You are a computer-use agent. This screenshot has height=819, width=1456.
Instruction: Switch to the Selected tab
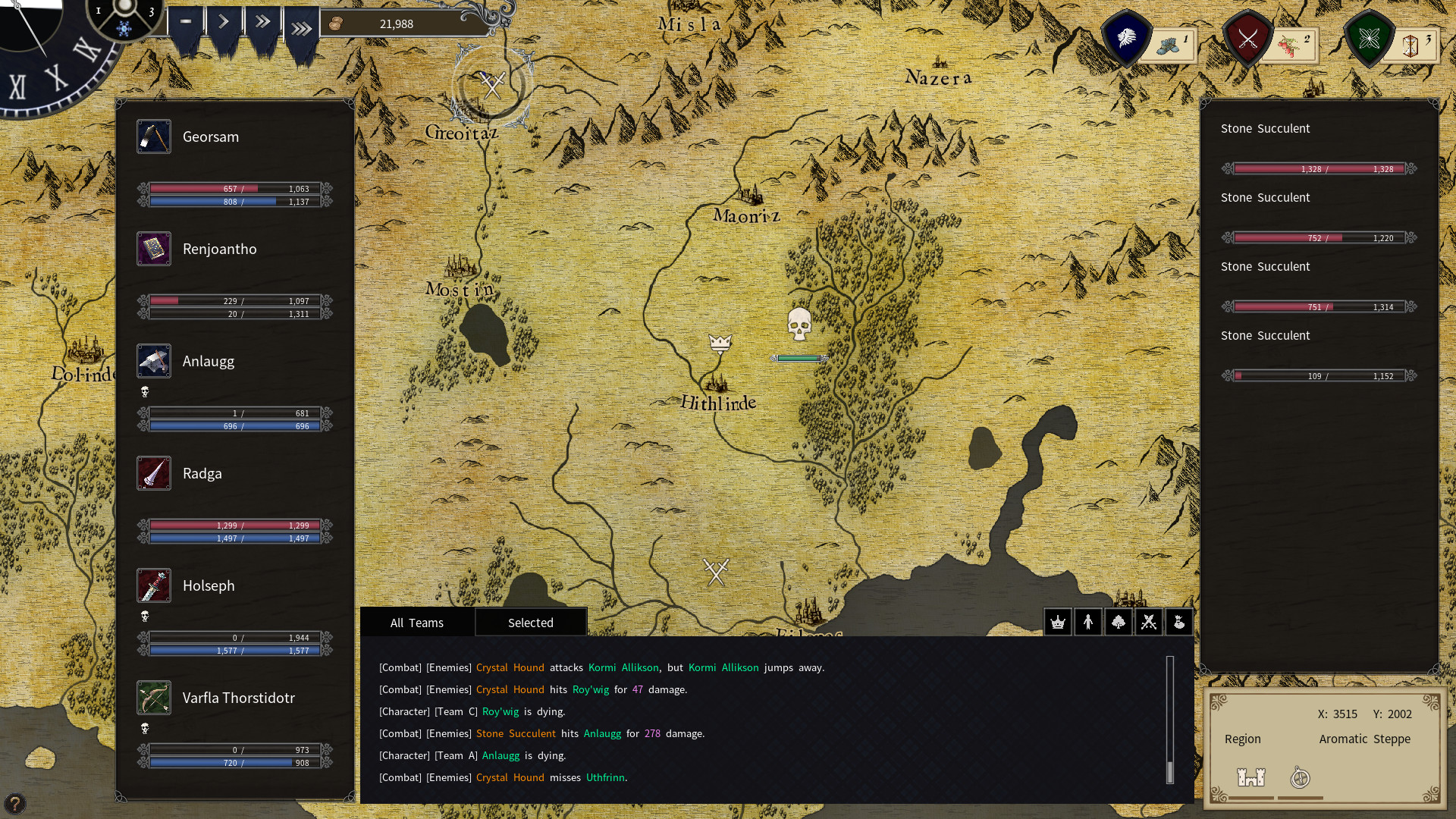[x=531, y=622]
